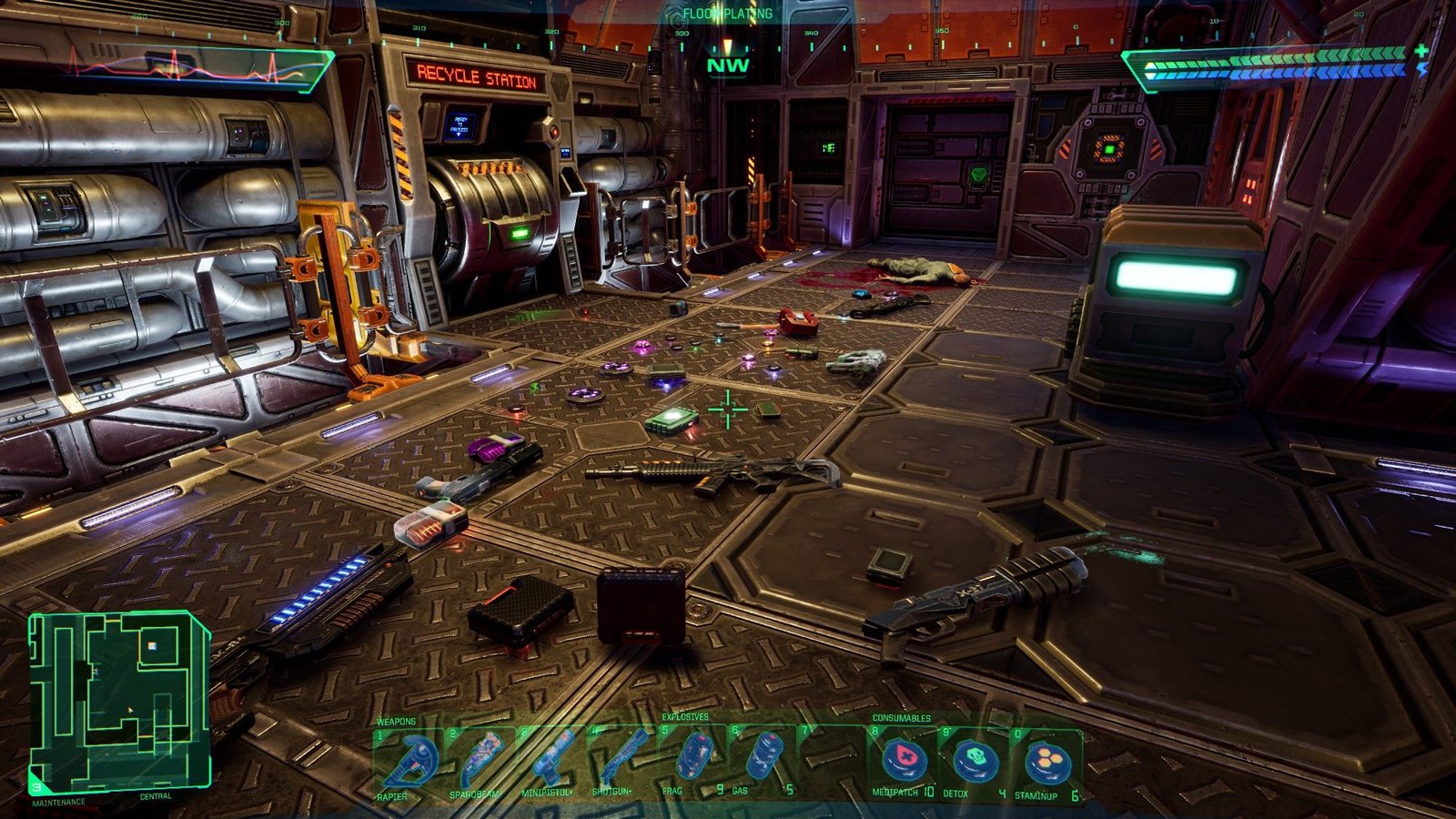Select the Detox patch slot
The height and width of the screenshot is (819, 1456).
tap(976, 761)
